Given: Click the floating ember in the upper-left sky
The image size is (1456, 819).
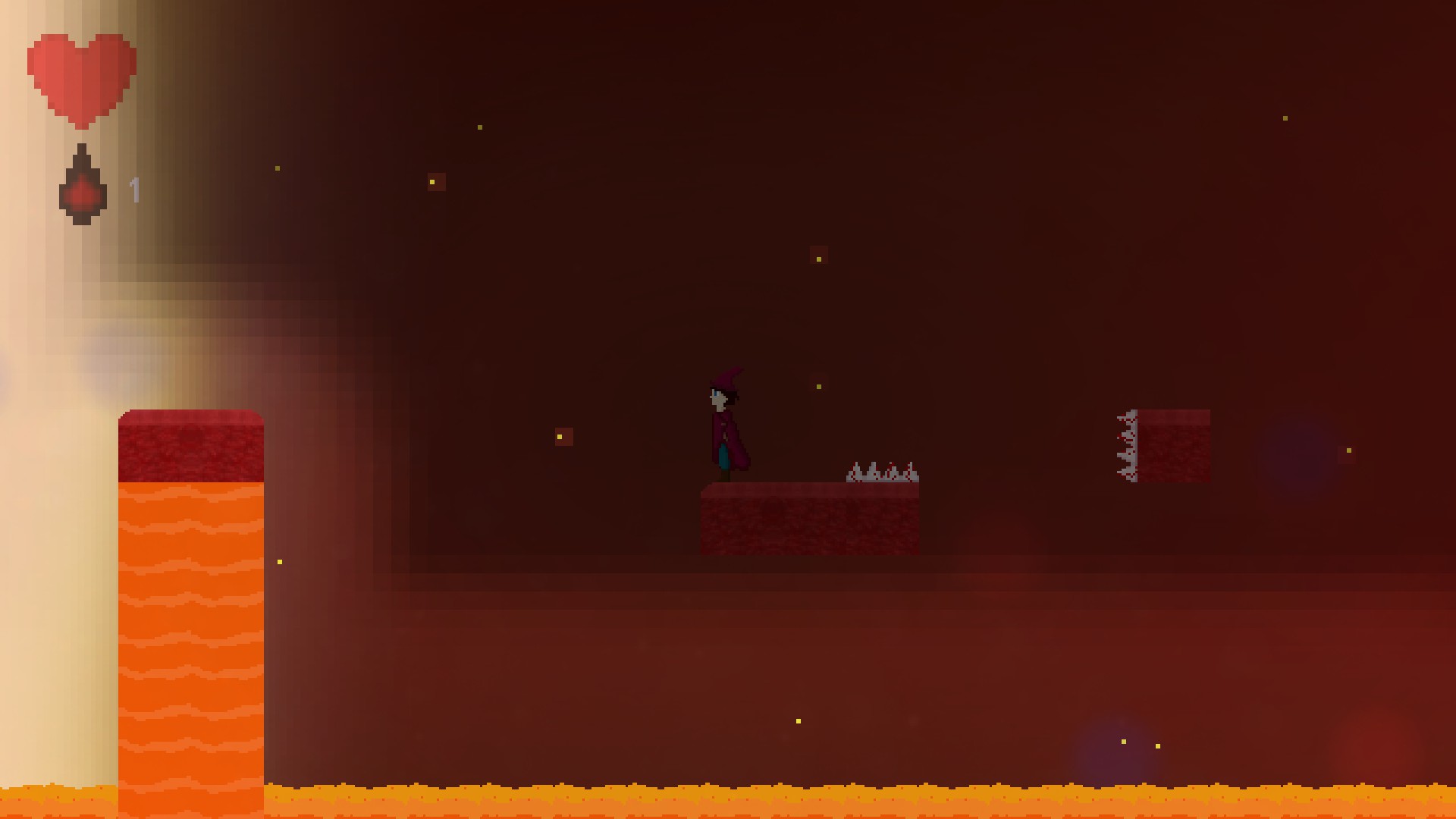Looking at the screenshot, I should pyautogui.click(x=277, y=168).
